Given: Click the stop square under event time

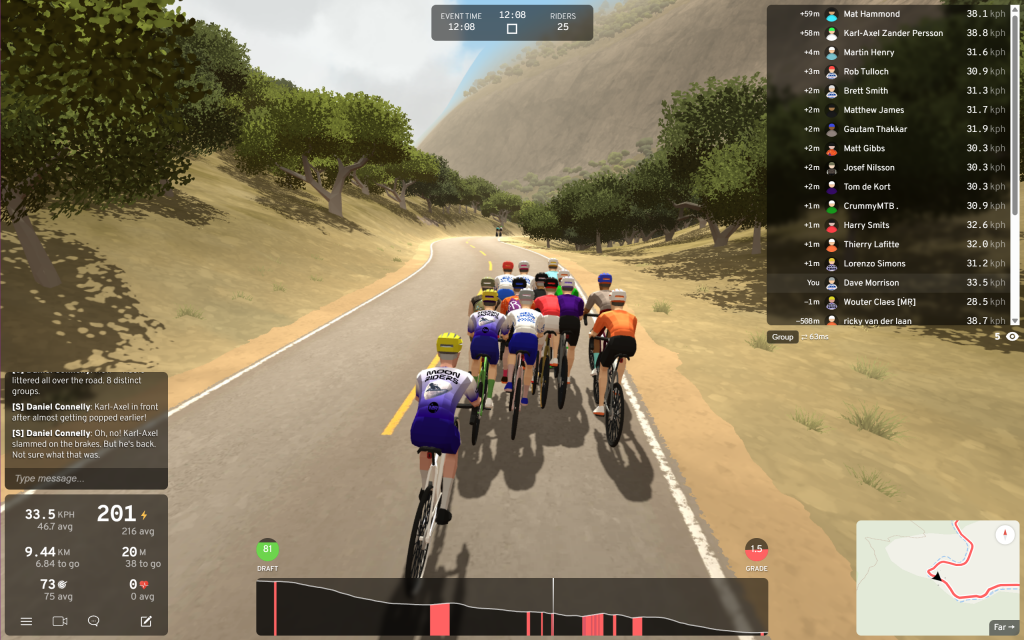Looking at the screenshot, I should coord(512,29).
